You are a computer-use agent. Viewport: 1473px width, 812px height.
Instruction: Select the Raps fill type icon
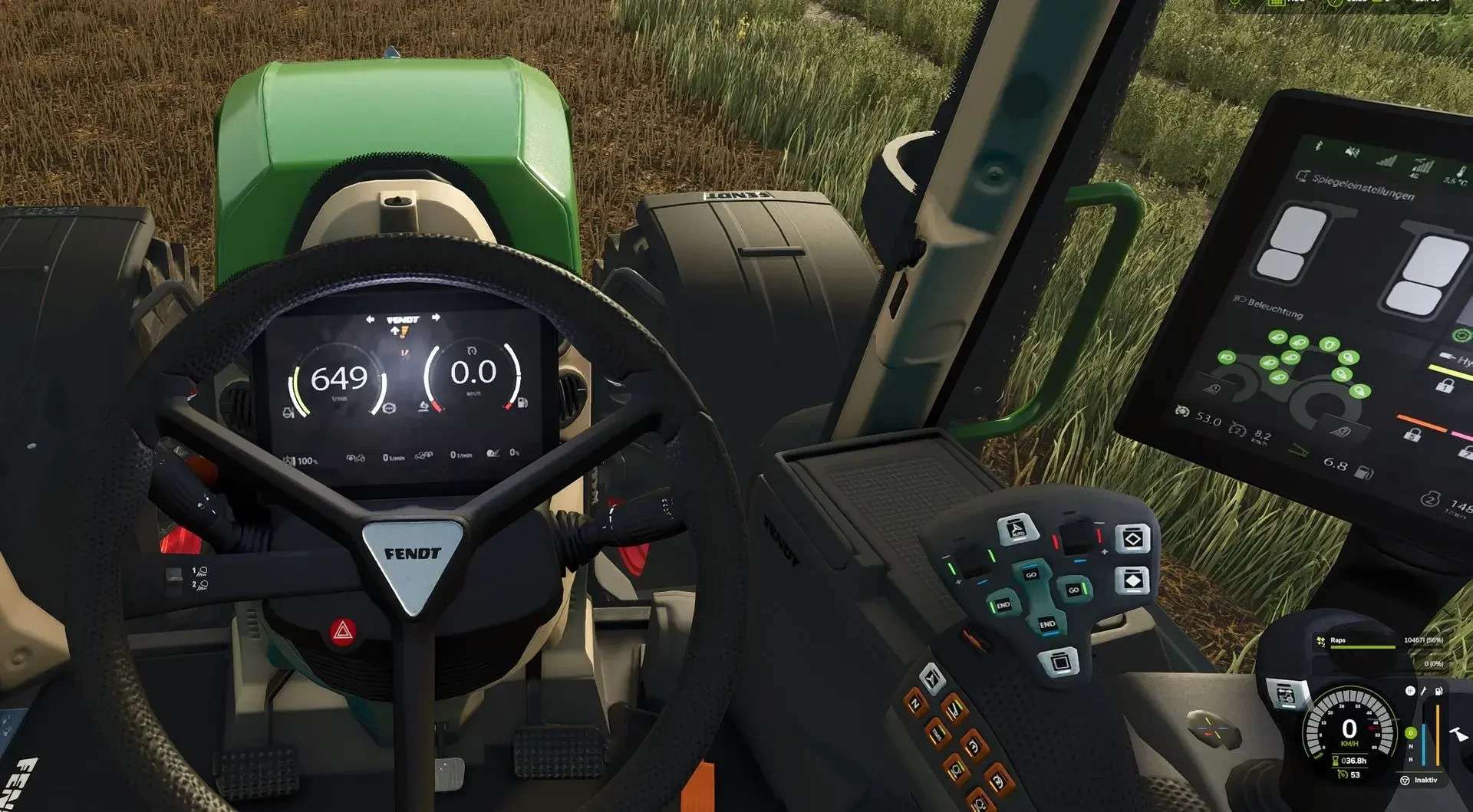pos(1320,641)
